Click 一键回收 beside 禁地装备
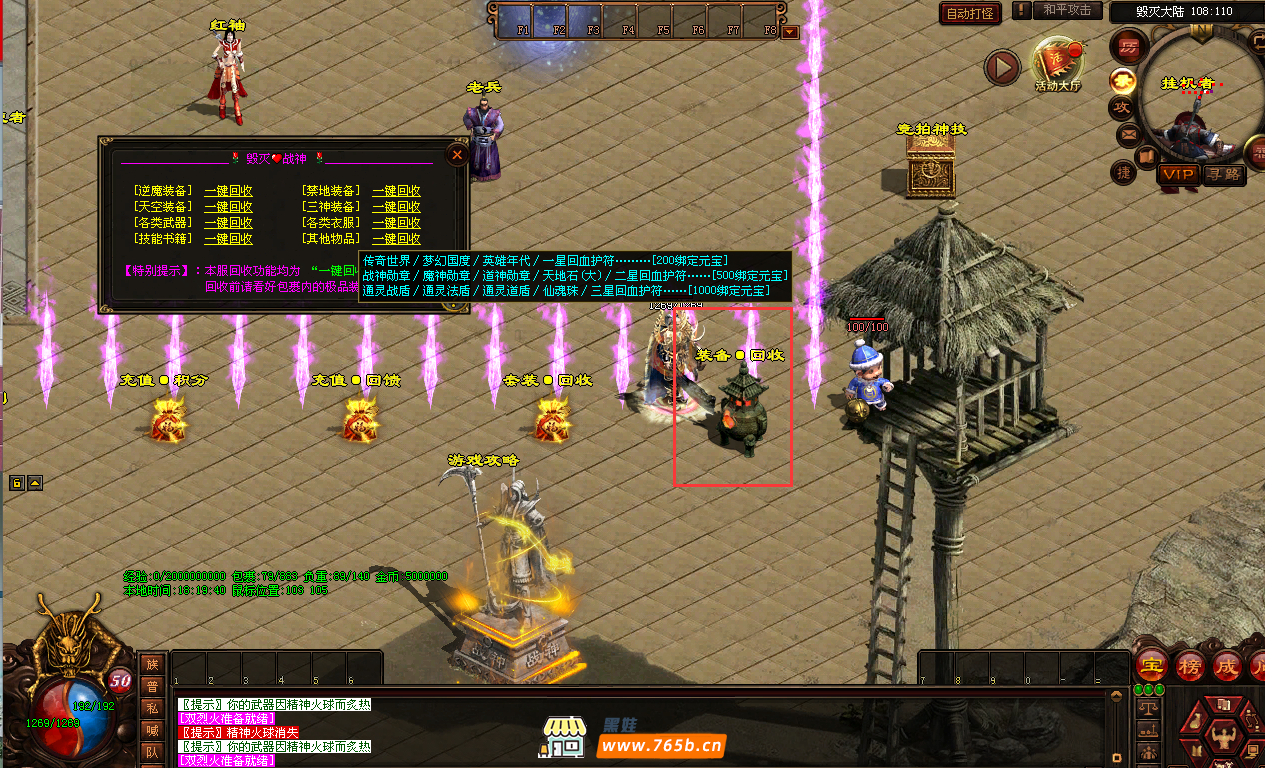Image resolution: width=1265 pixels, height=768 pixels. (x=396, y=191)
